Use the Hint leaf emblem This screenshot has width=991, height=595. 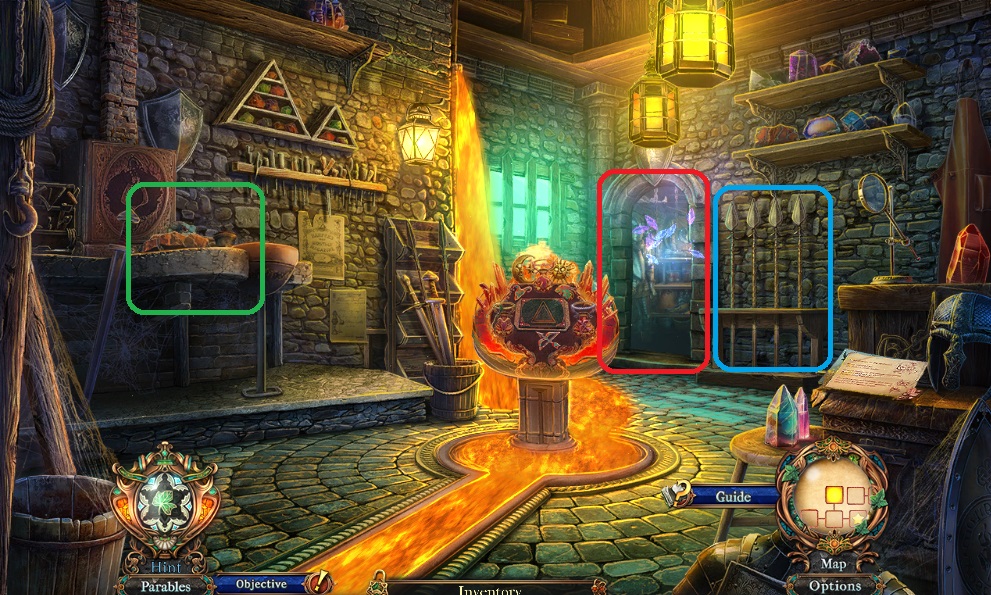pyautogui.click(x=164, y=507)
